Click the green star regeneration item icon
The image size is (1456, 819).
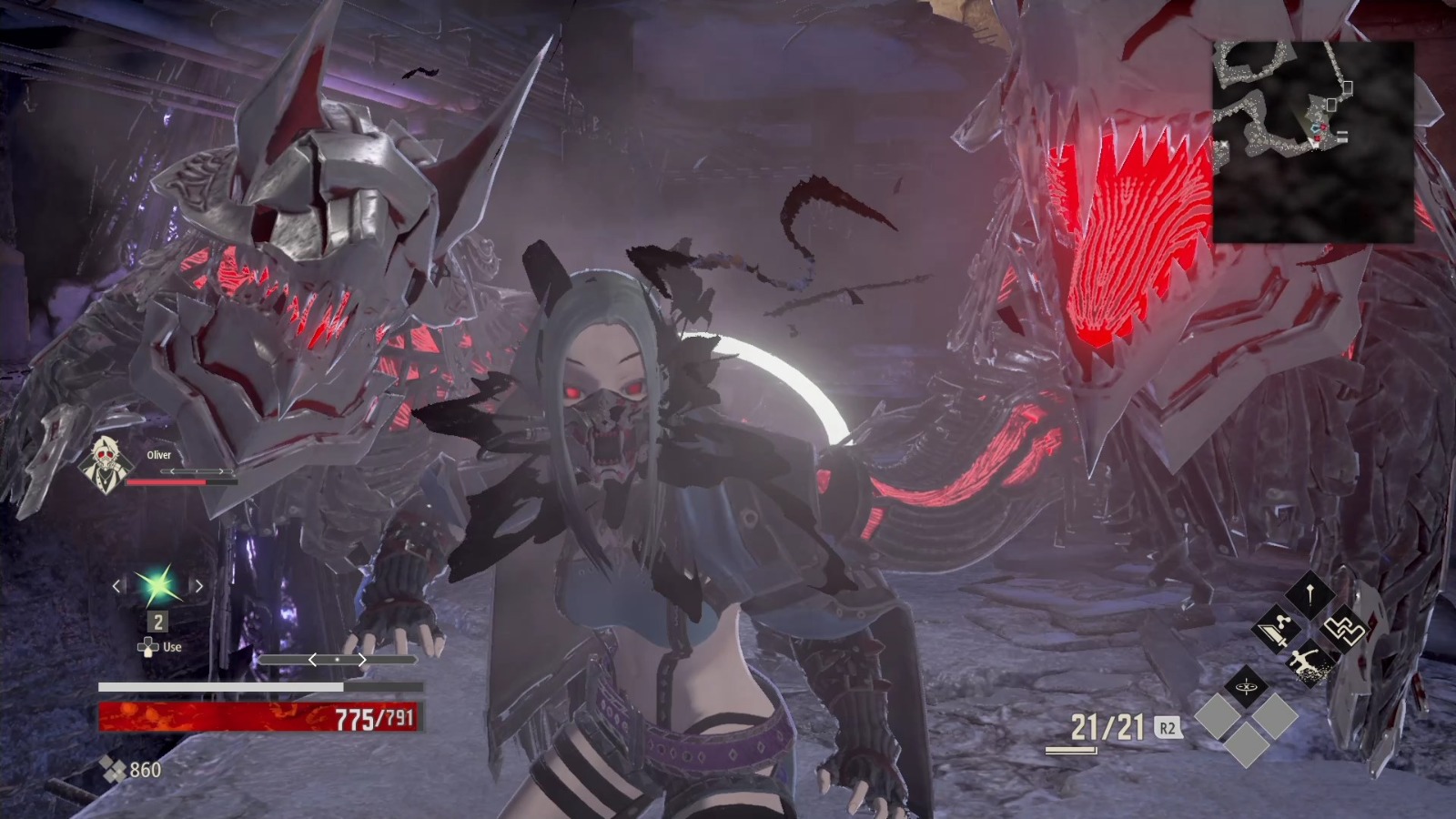point(157,587)
